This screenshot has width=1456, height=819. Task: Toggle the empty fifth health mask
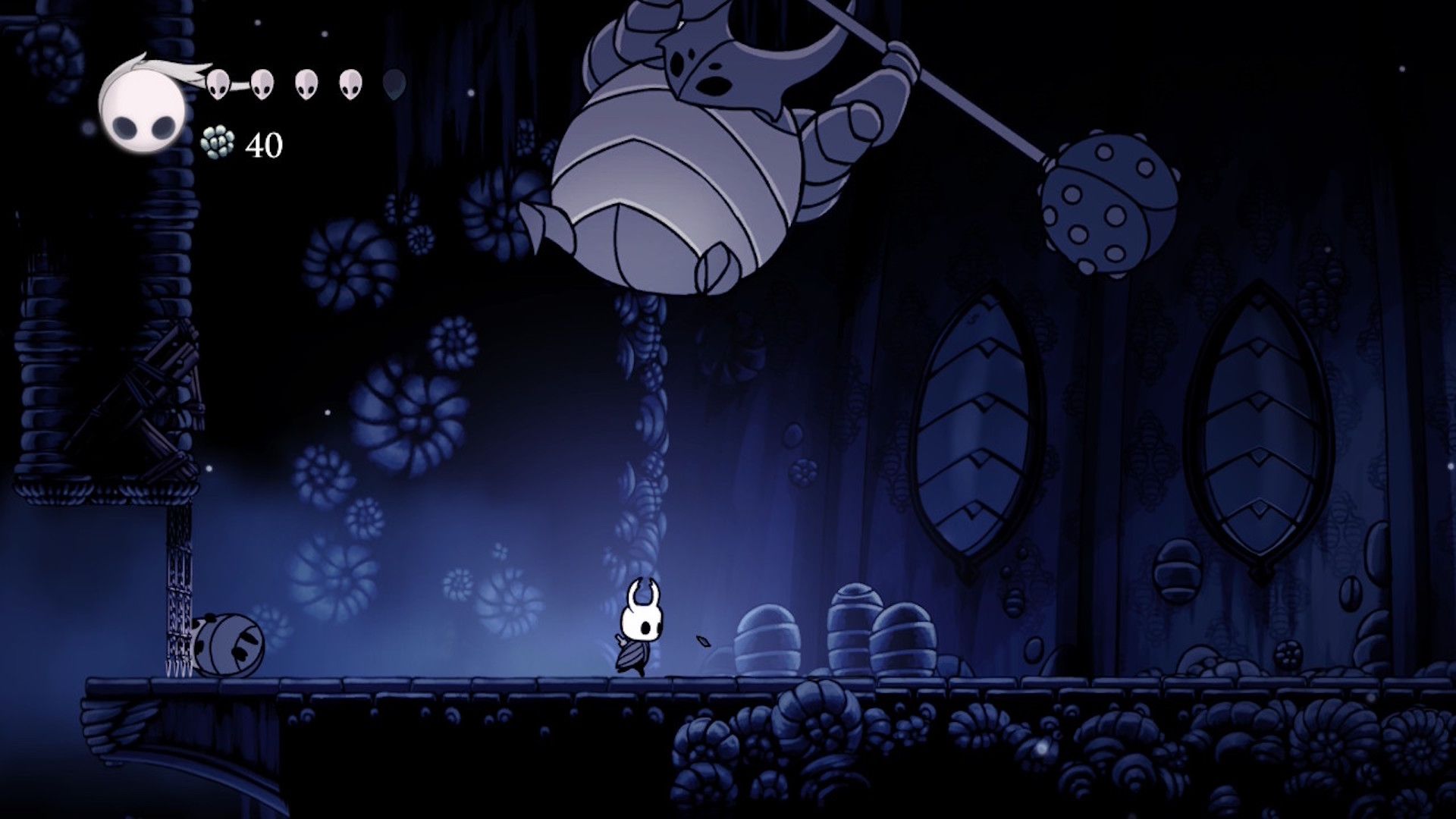[x=394, y=83]
